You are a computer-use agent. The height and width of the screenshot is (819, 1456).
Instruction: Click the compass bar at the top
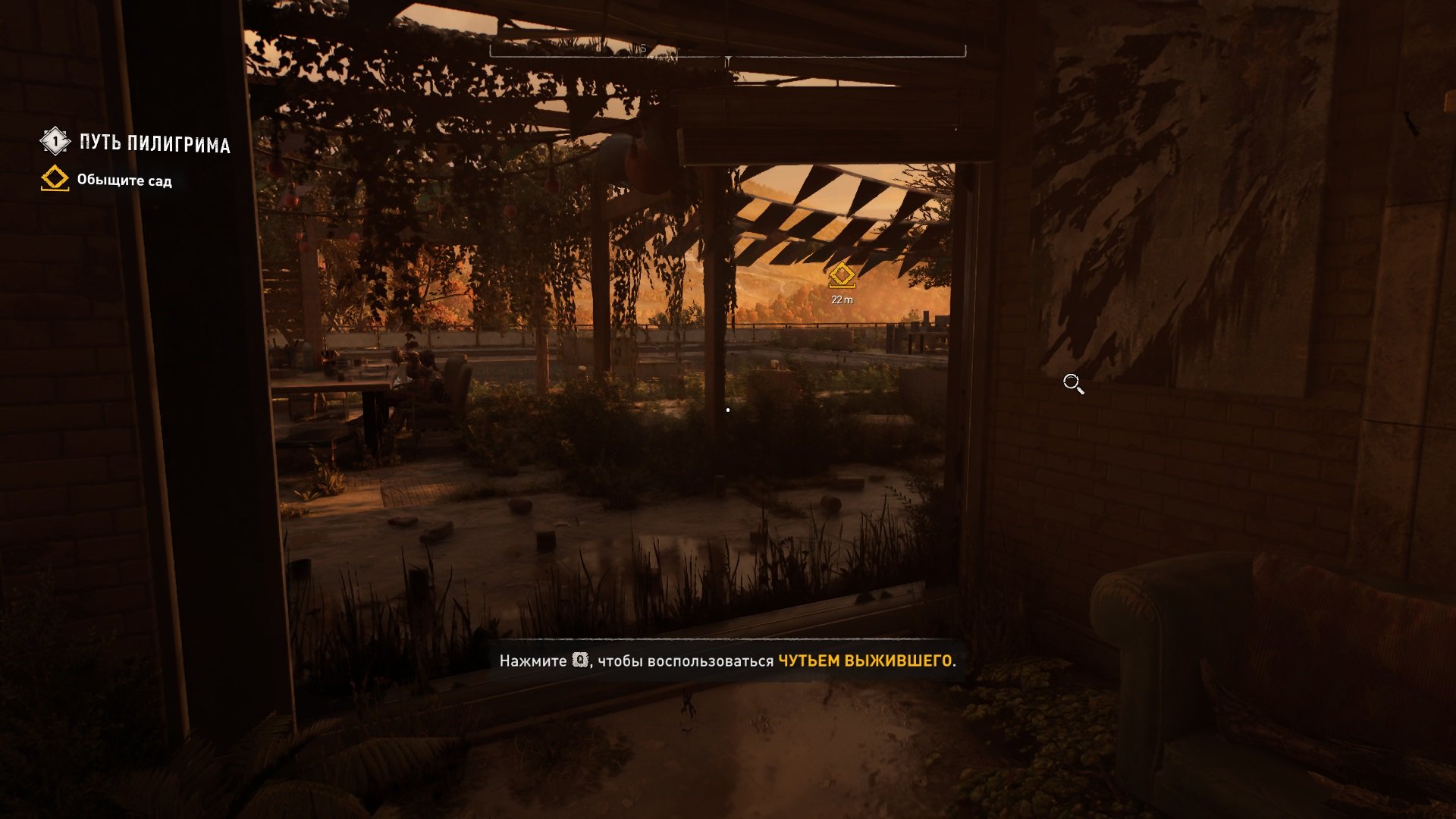click(727, 51)
